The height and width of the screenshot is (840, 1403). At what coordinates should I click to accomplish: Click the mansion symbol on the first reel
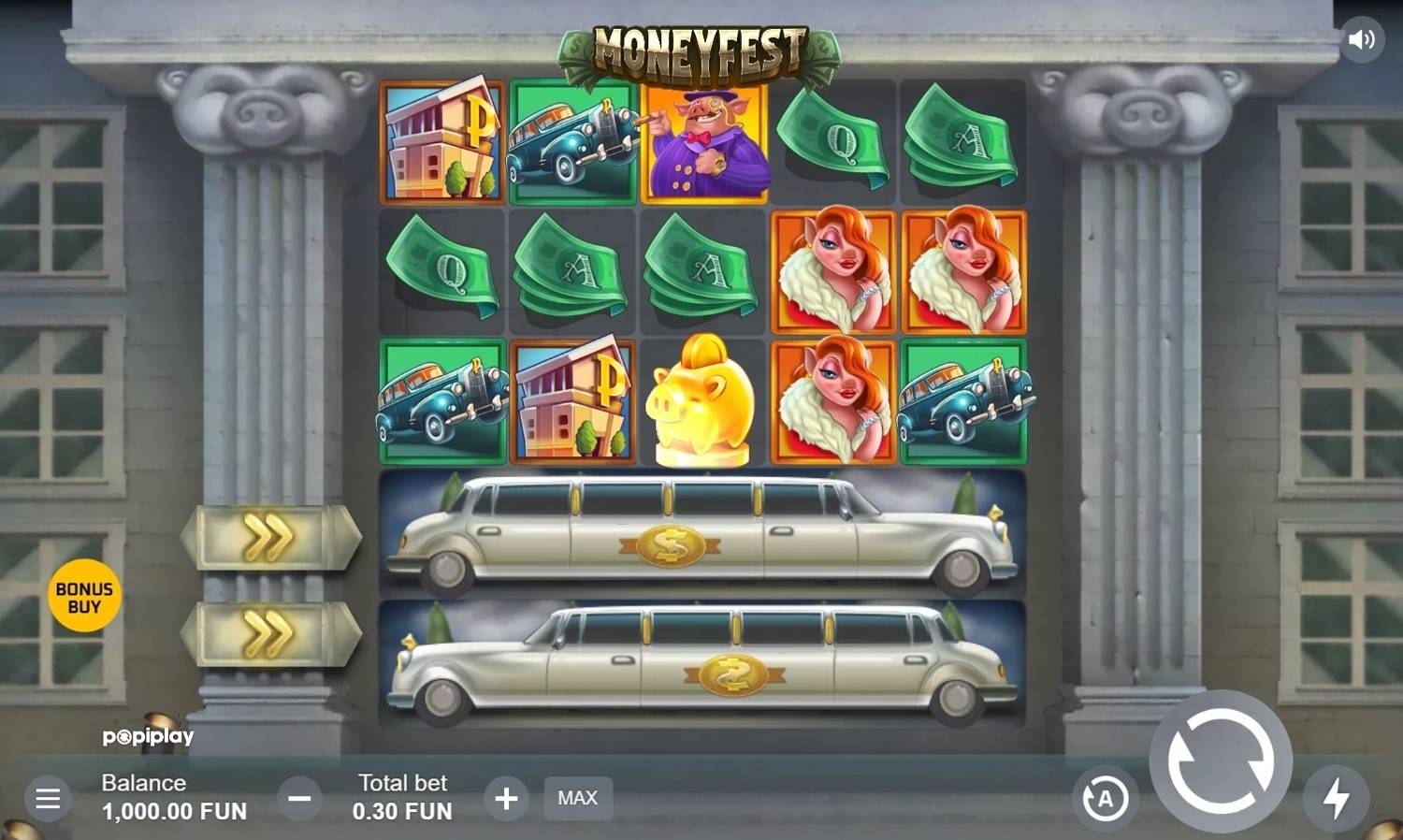point(441,142)
